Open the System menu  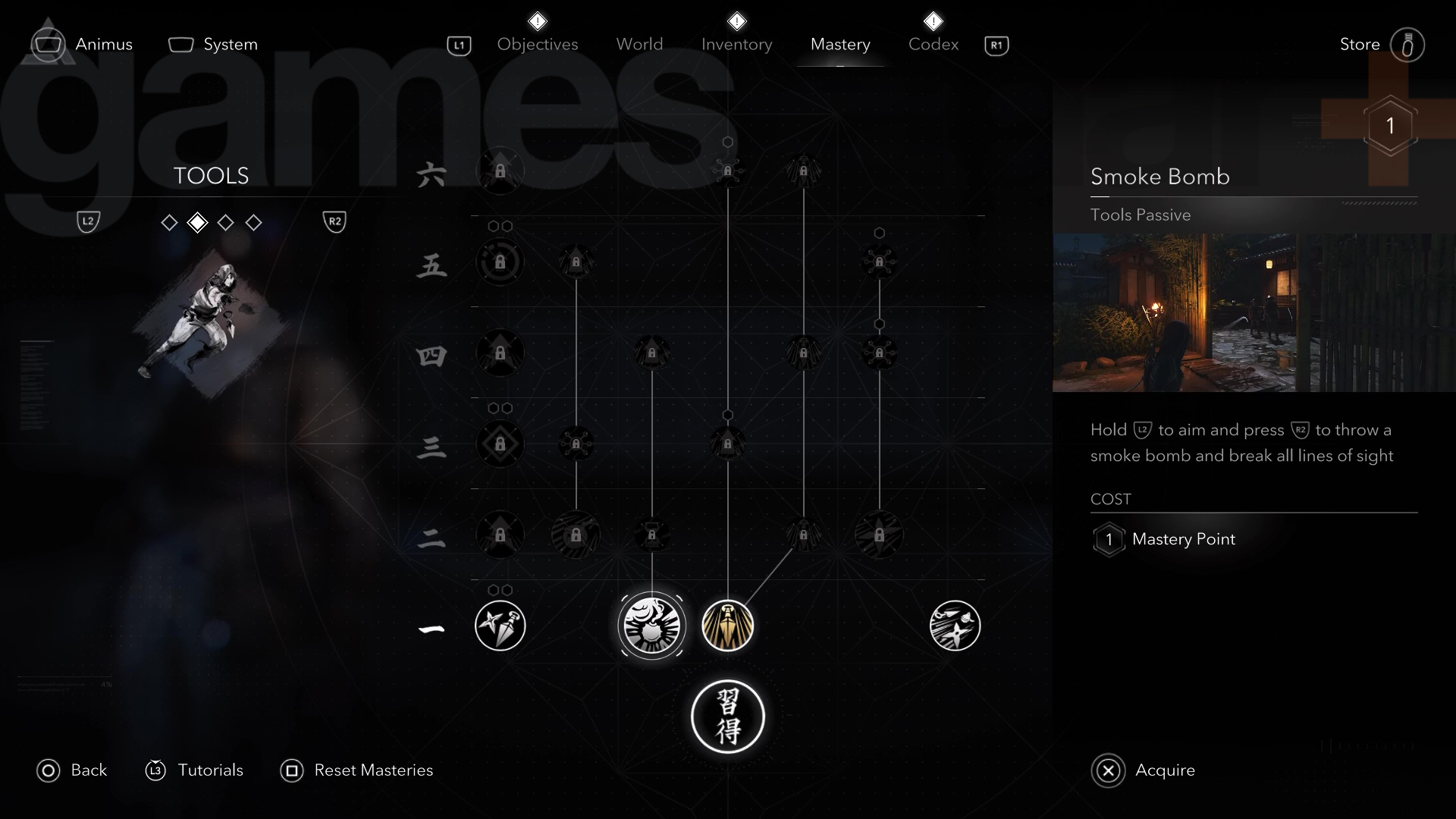[213, 45]
